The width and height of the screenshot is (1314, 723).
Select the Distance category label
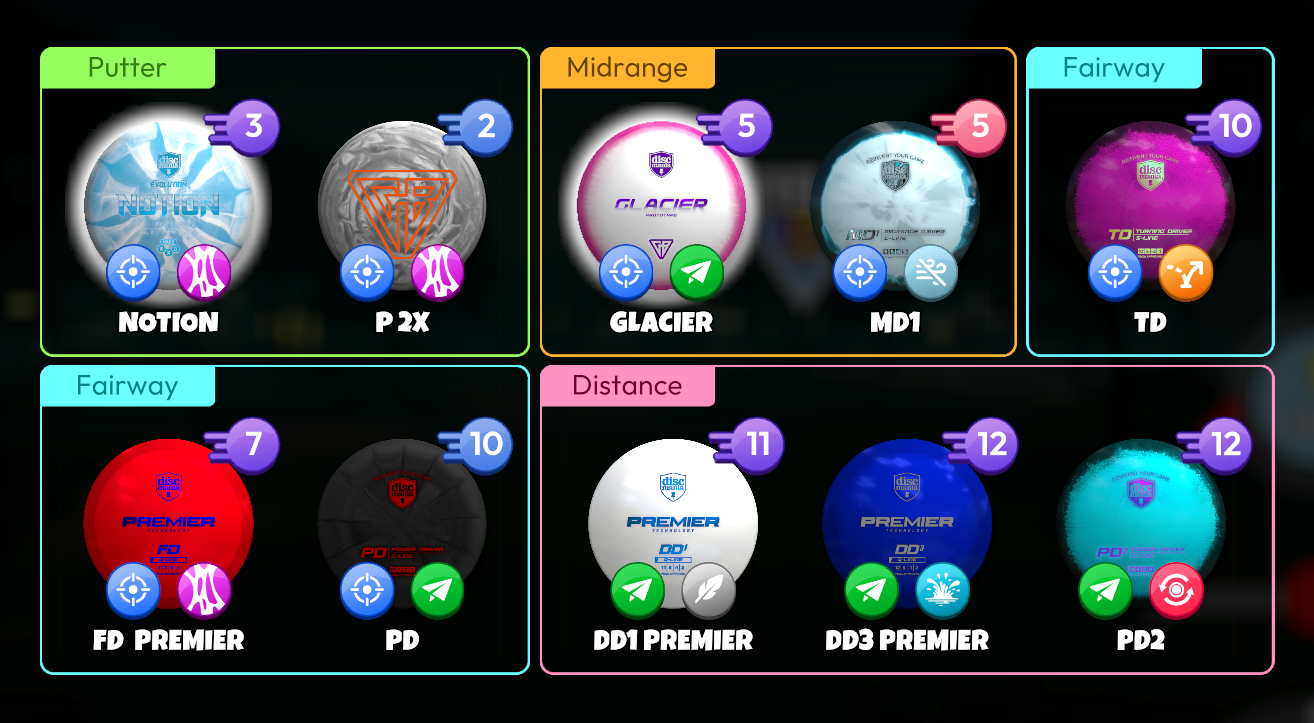tap(627, 387)
